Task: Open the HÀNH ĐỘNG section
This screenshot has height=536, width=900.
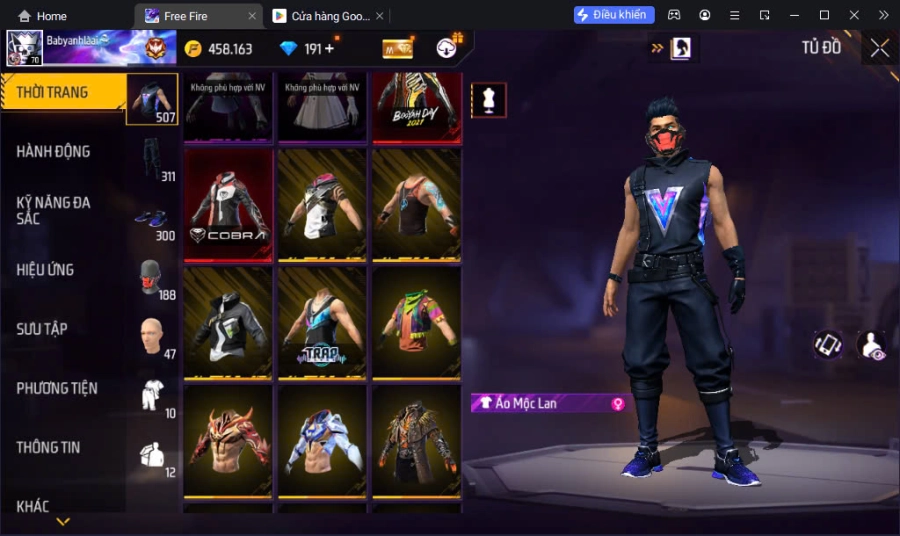Action: (55, 152)
